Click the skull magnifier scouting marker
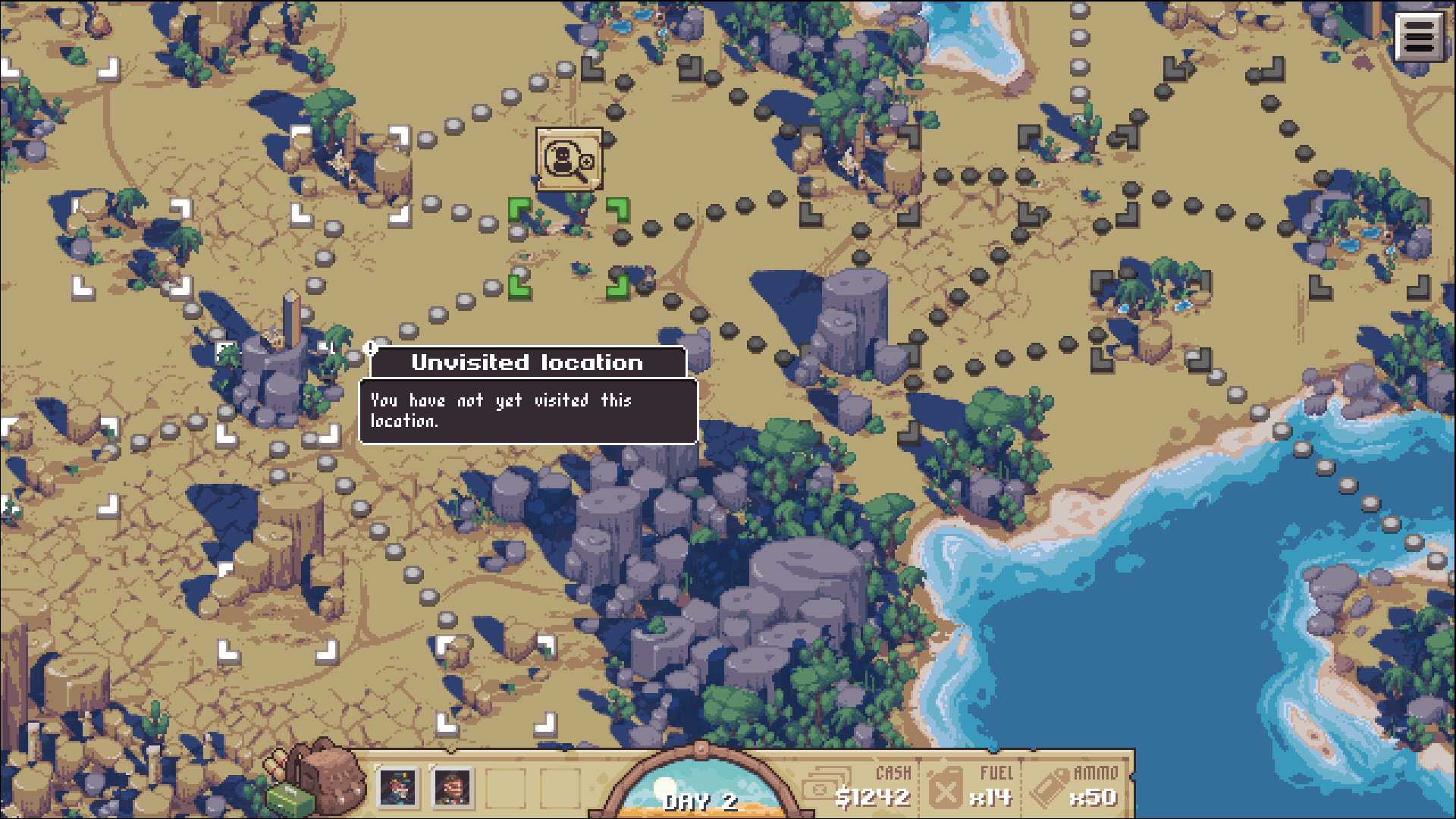The image size is (1456, 819). pyautogui.click(x=569, y=159)
